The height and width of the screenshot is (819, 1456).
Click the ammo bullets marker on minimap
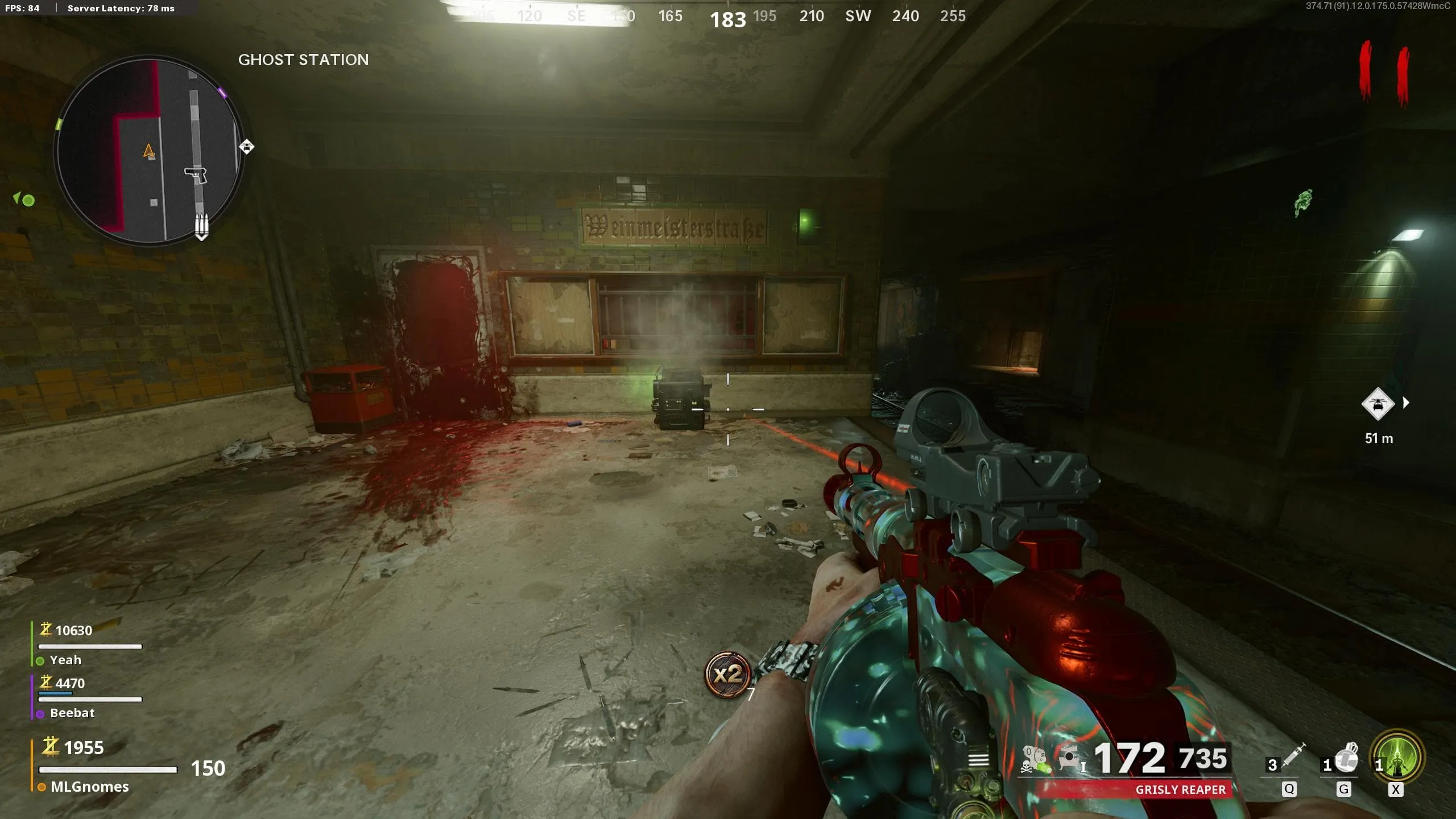point(201,226)
